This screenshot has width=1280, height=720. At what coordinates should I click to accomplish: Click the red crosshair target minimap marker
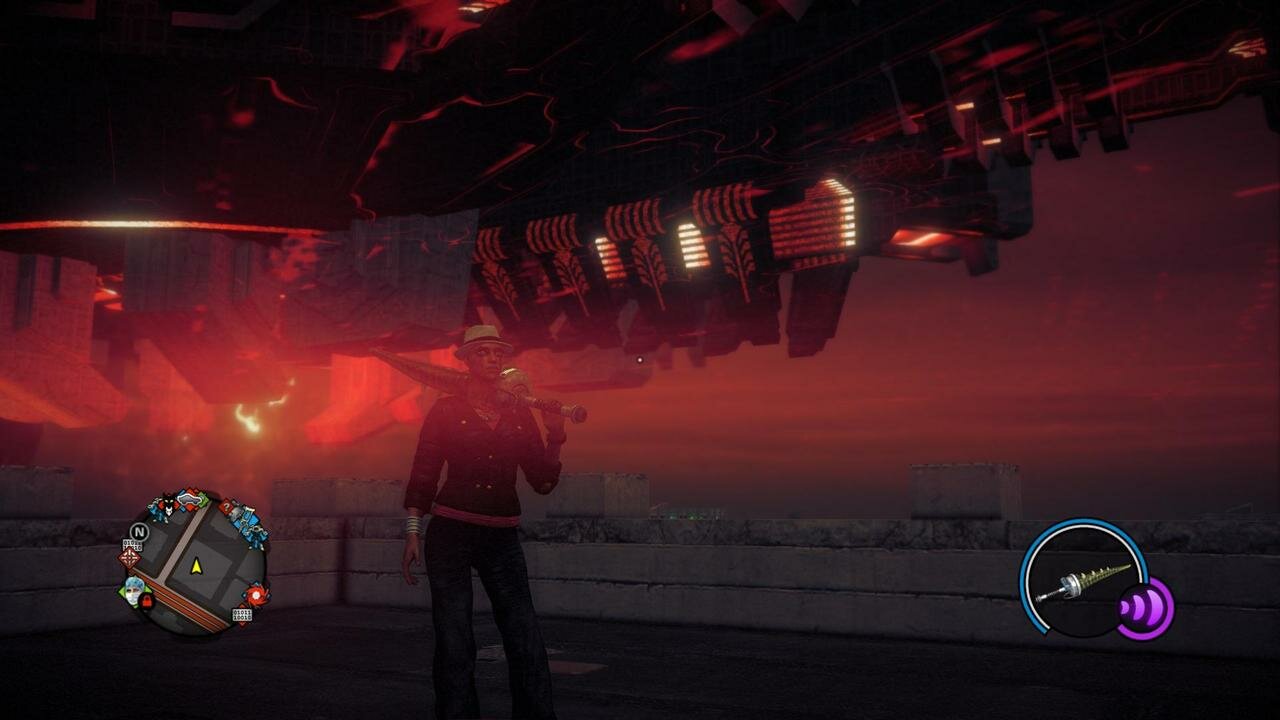pos(130,558)
